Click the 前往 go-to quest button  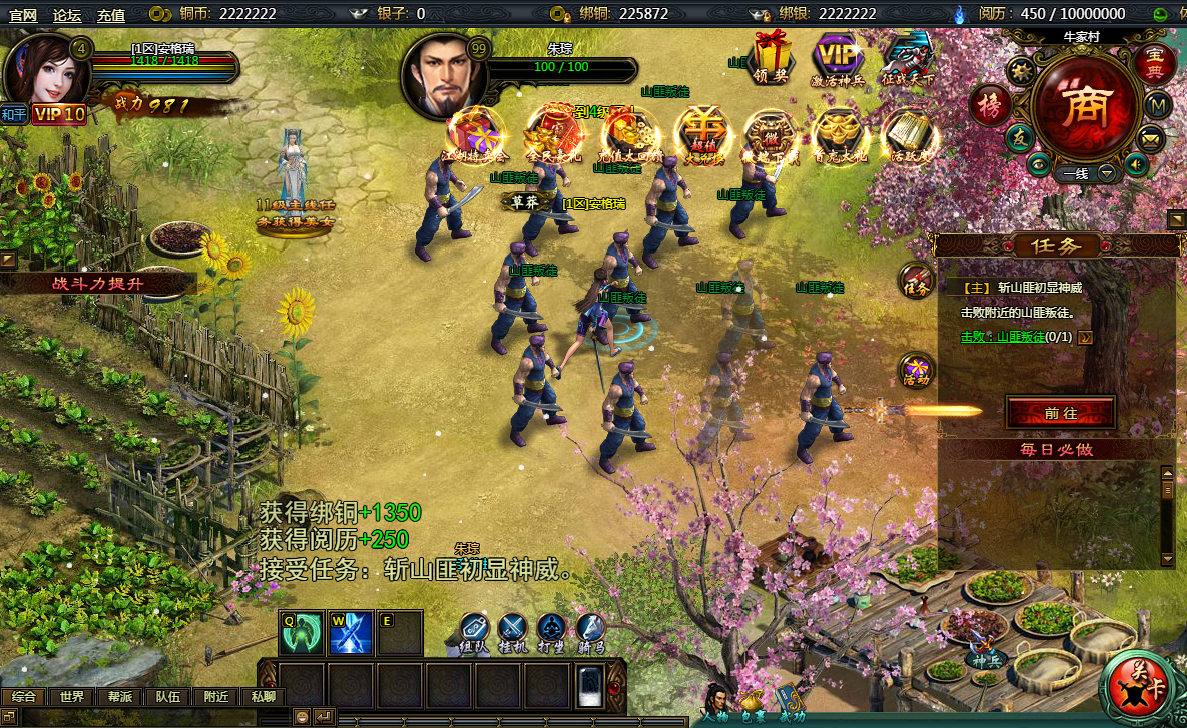(1060, 412)
